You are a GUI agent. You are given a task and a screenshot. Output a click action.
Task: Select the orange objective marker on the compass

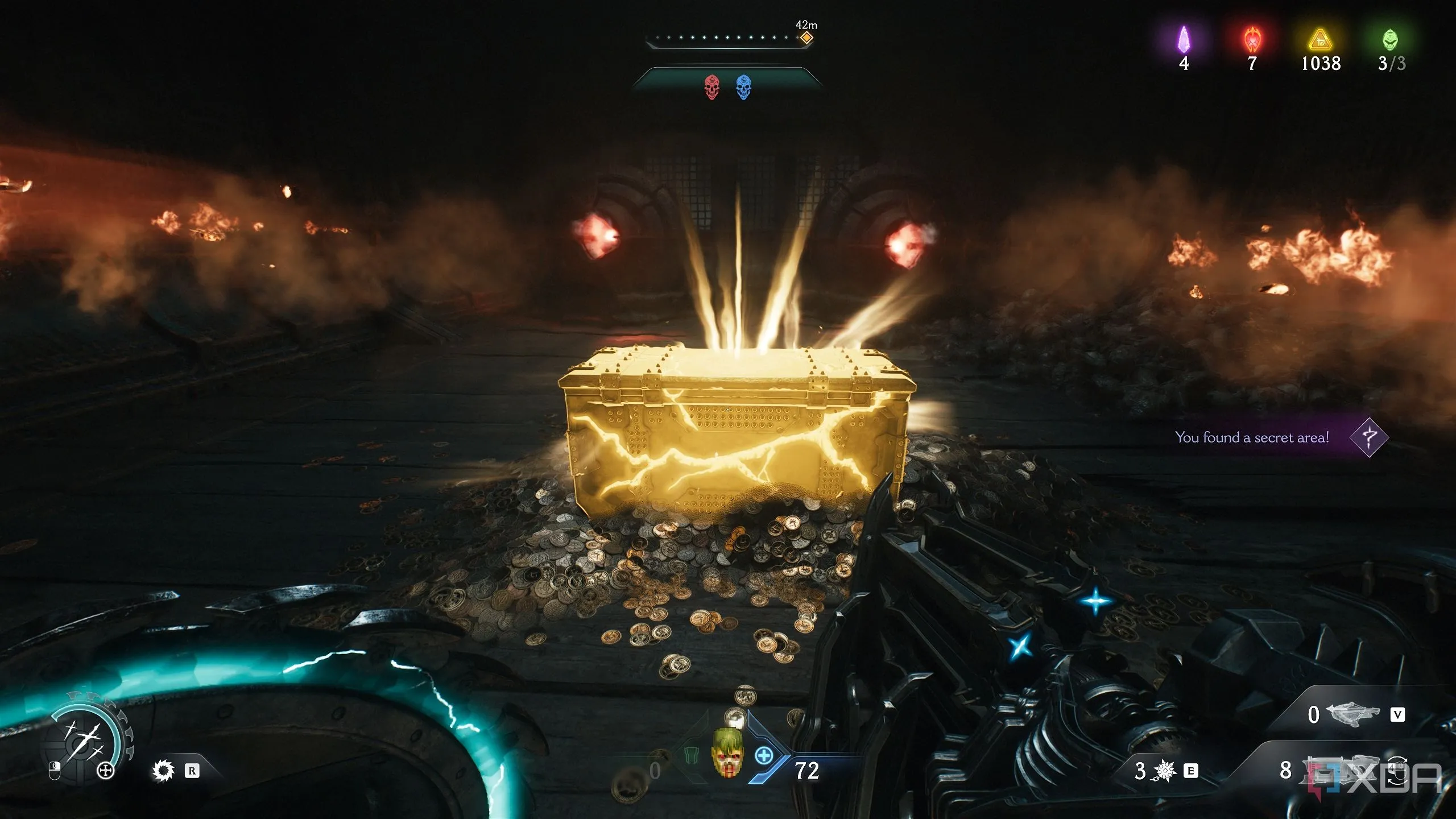click(806, 38)
